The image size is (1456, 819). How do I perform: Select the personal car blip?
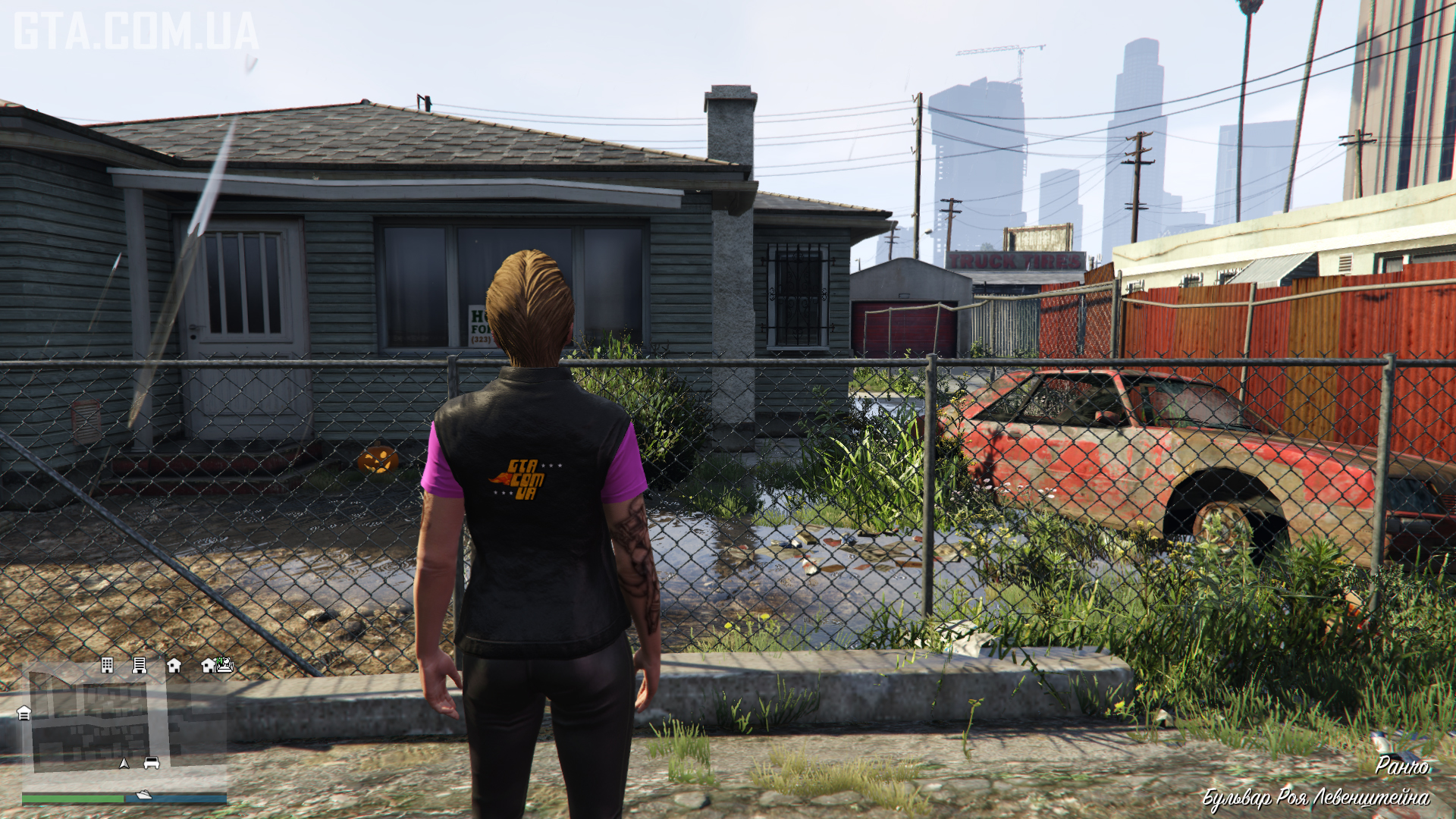pyautogui.click(x=152, y=763)
